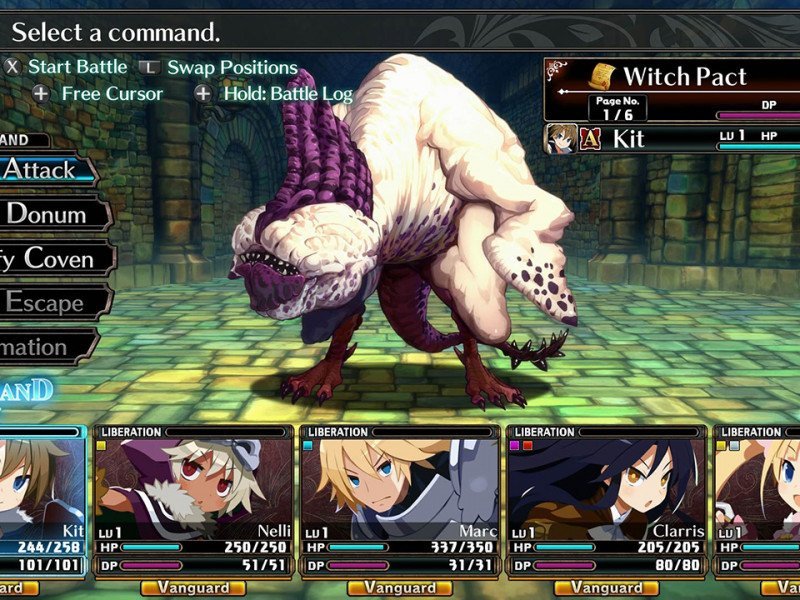
Task: Open the Witch Pact panel
Action: (x=672, y=76)
